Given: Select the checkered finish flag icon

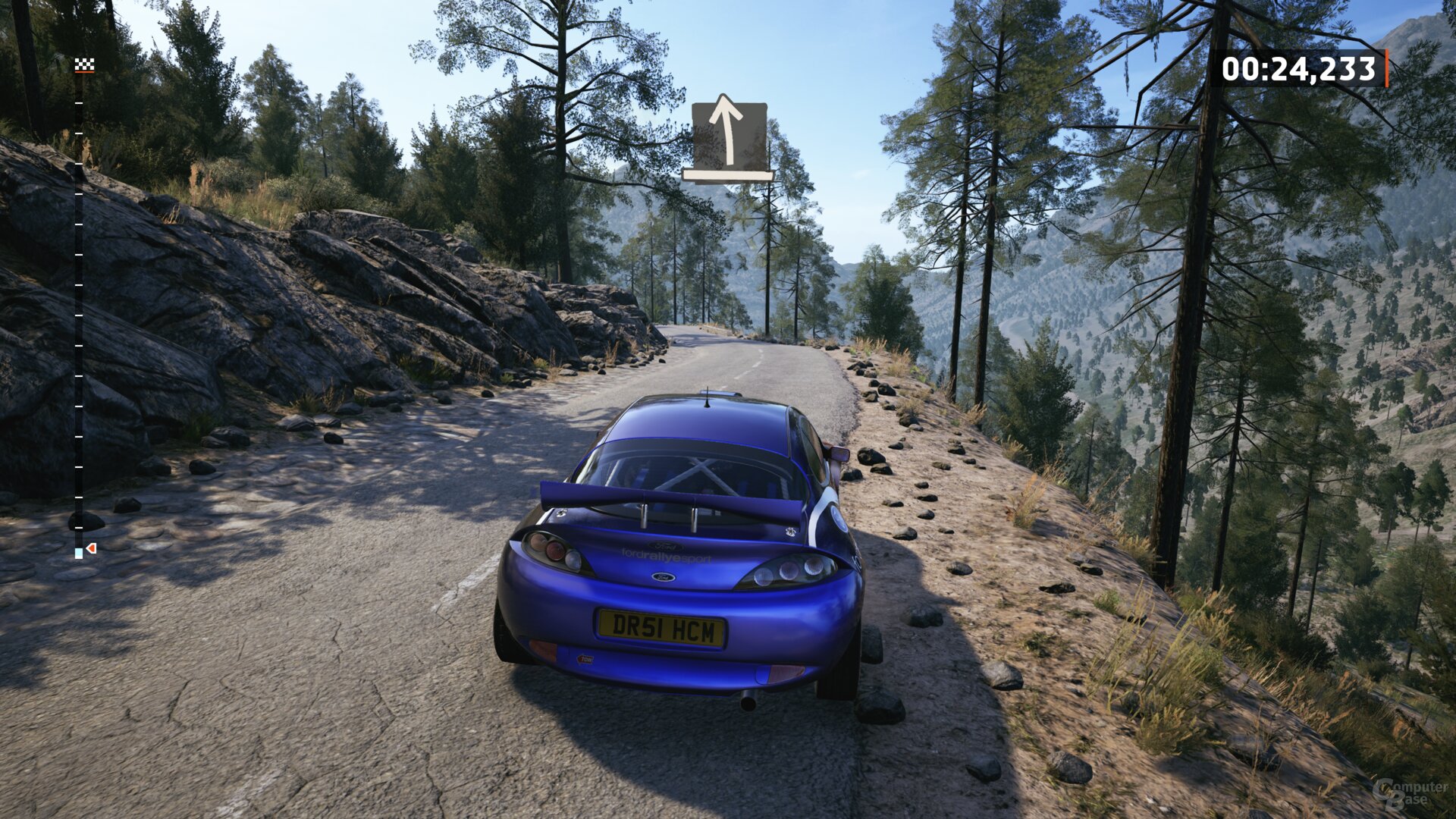Looking at the screenshot, I should pyautogui.click(x=84, y=66).
